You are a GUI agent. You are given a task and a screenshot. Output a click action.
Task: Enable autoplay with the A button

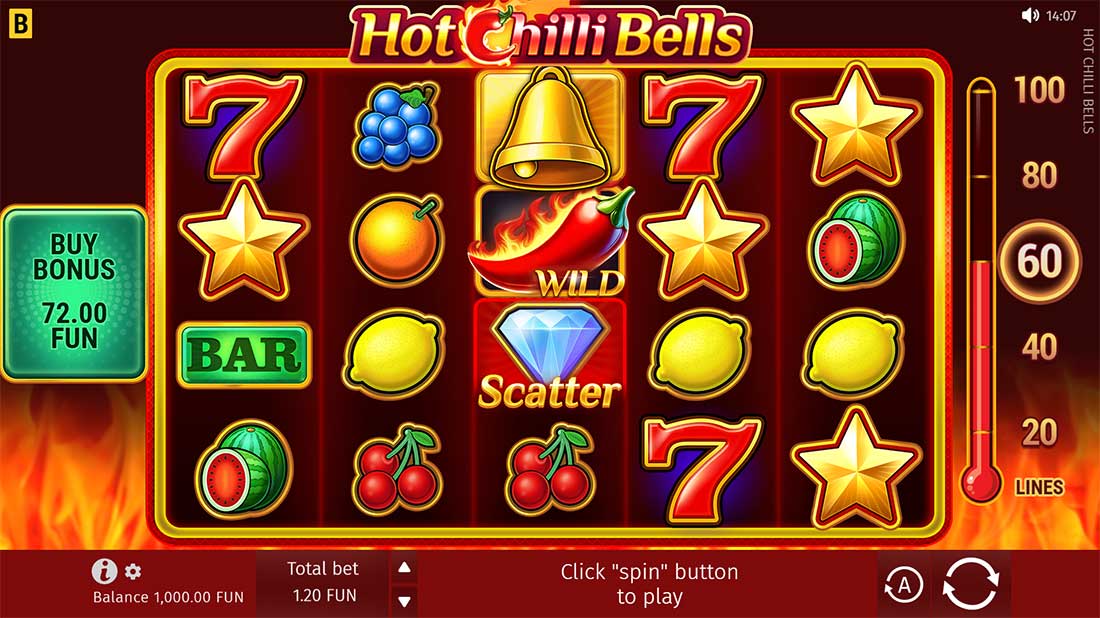pyautogui.click(x=903, y=585)
